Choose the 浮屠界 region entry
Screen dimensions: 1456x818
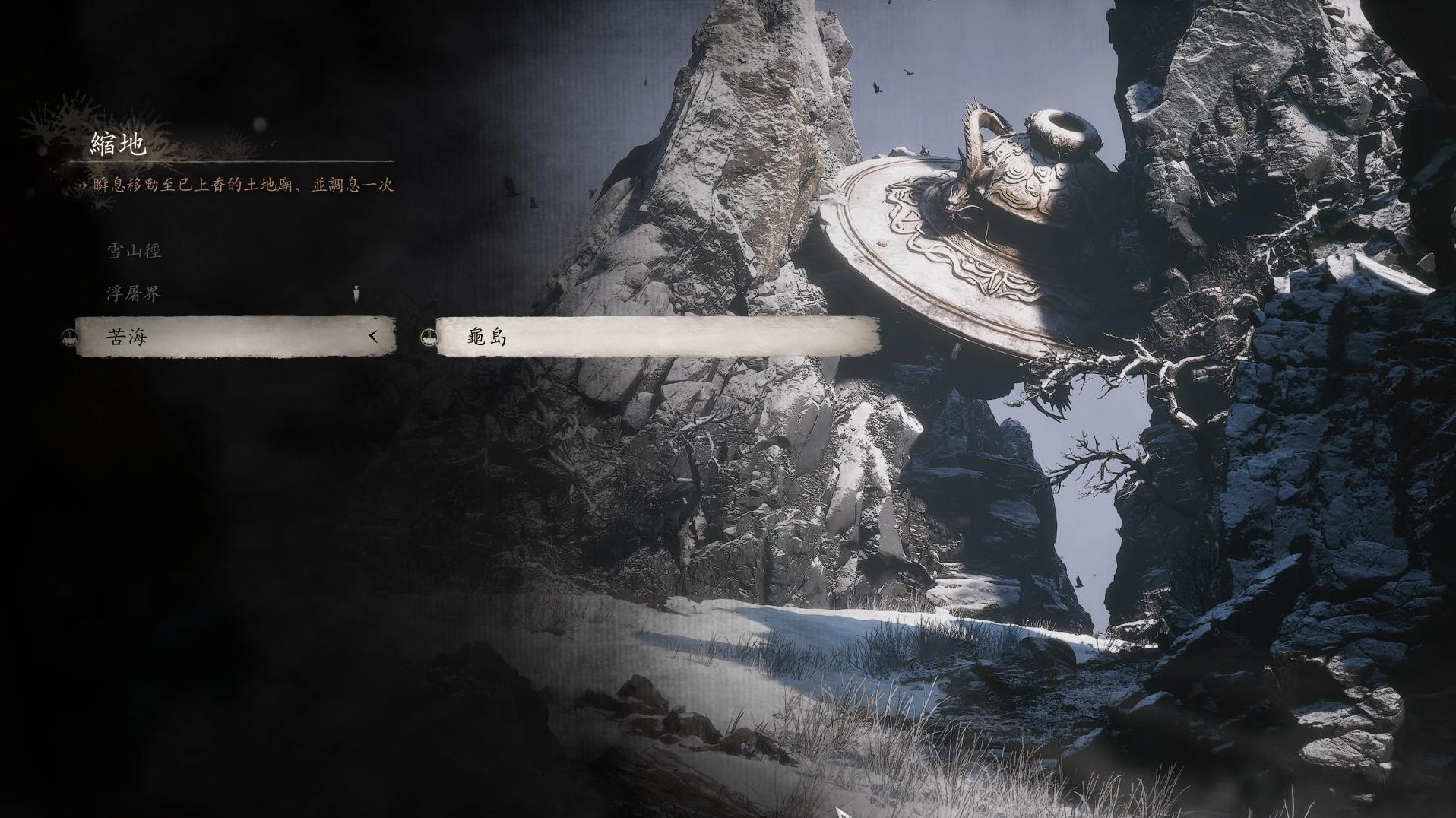pos(134,294)
